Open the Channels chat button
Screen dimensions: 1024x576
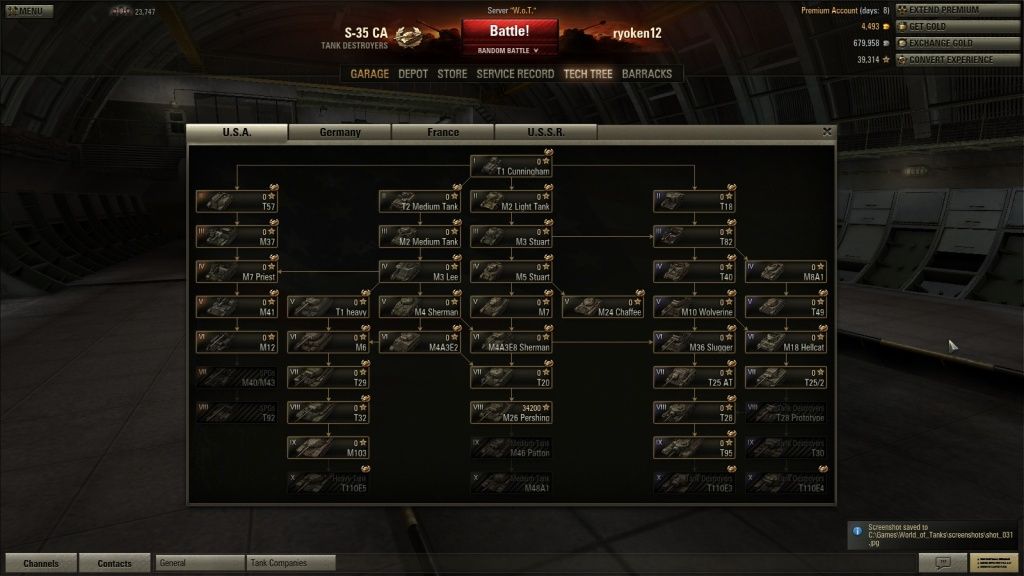(41, 563)
